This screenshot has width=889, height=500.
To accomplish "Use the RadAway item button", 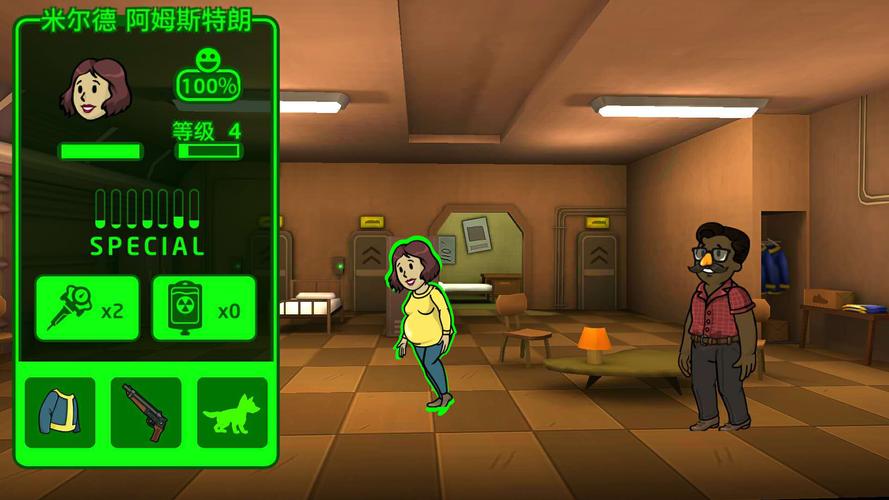I will (x=203, y=308).
